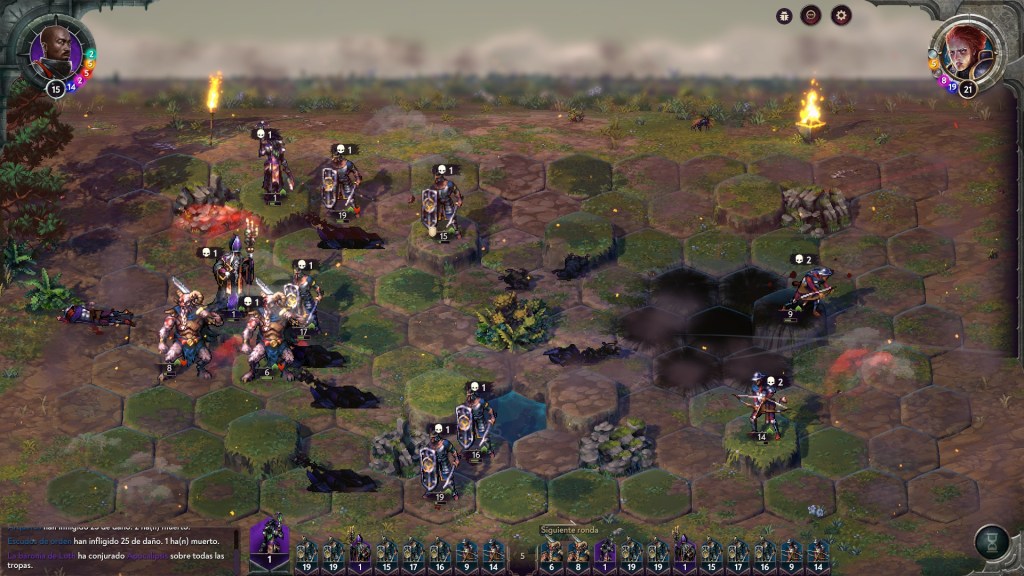Select the large active unit portrait in turn queue

pos(268,545)
